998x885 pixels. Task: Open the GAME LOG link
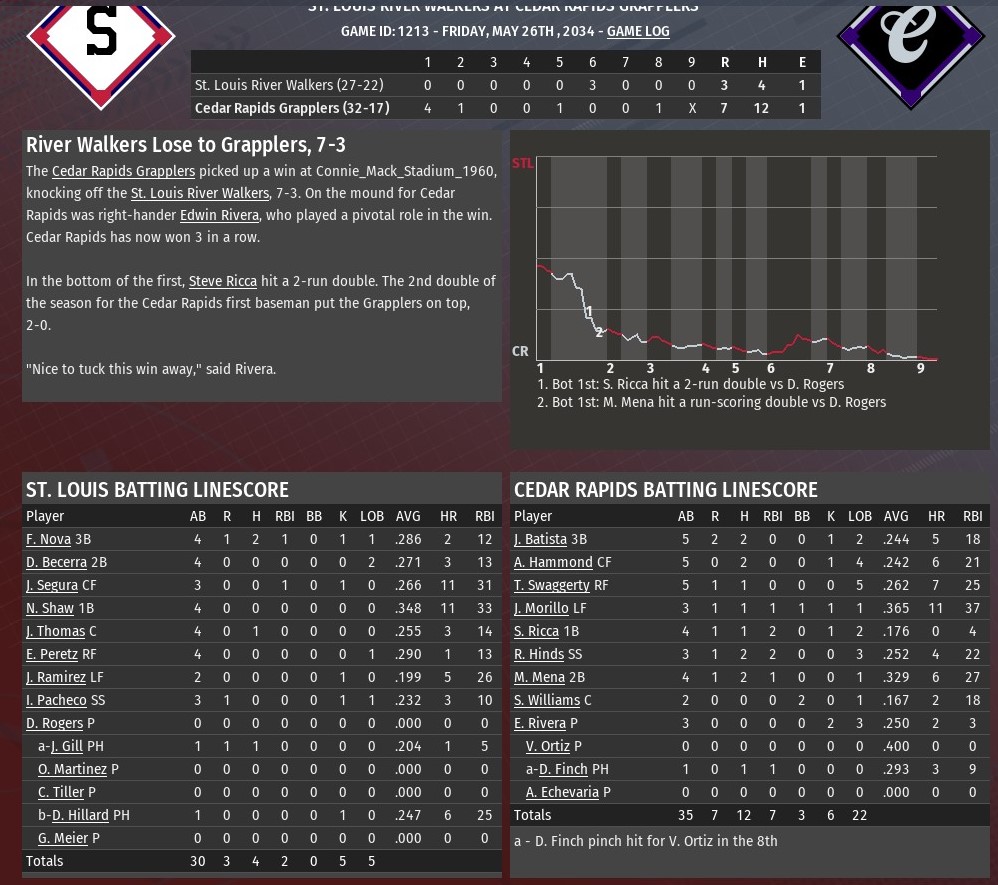[638, 31]
